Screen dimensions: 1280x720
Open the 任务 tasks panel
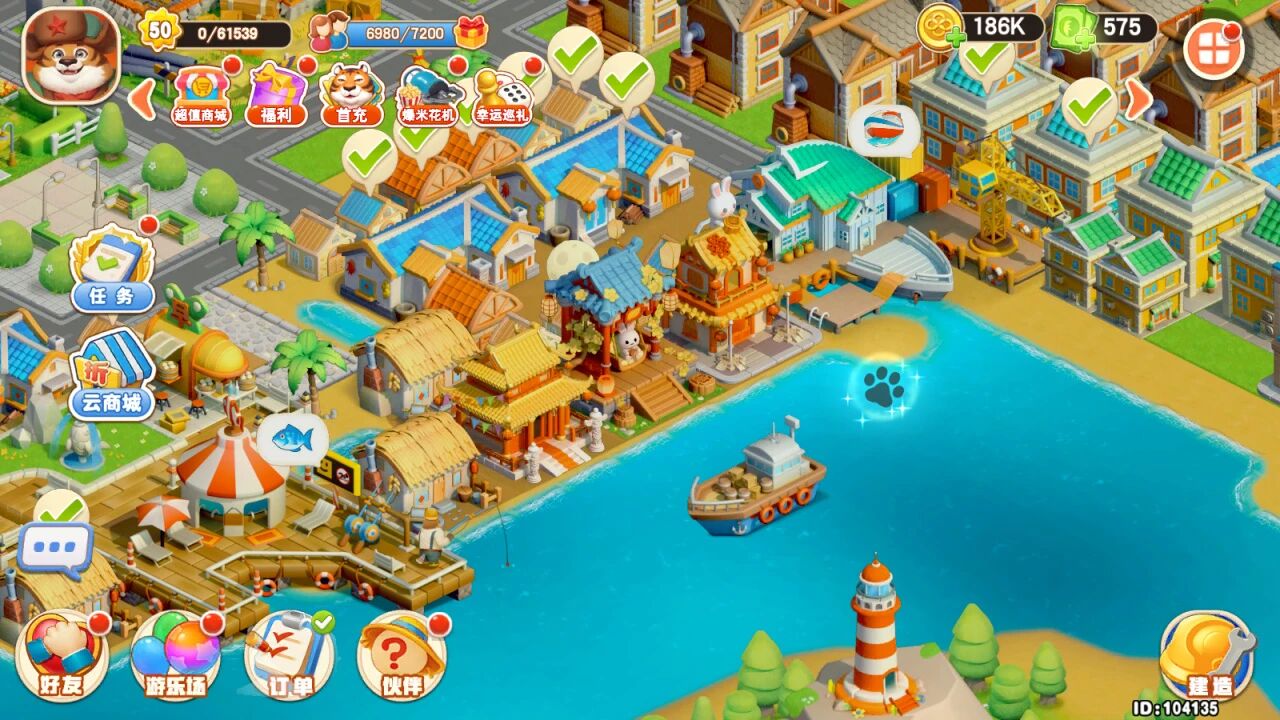112,268
